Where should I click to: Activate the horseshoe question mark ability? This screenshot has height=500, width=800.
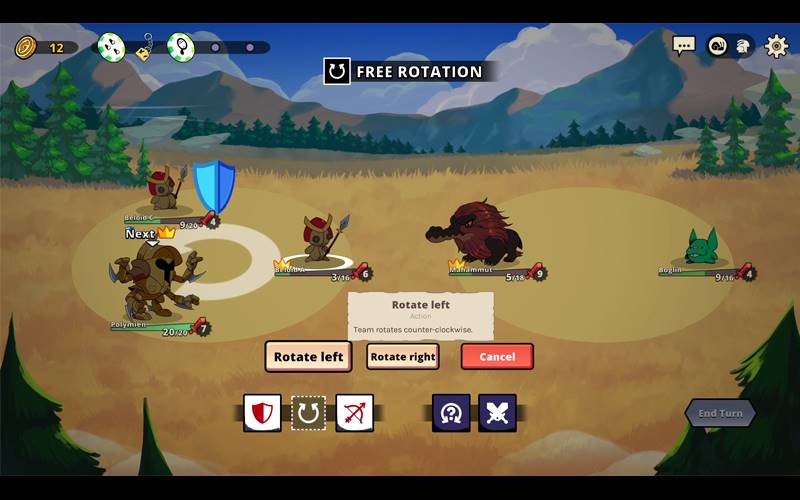pyautogui.click(x=451, y=413)
